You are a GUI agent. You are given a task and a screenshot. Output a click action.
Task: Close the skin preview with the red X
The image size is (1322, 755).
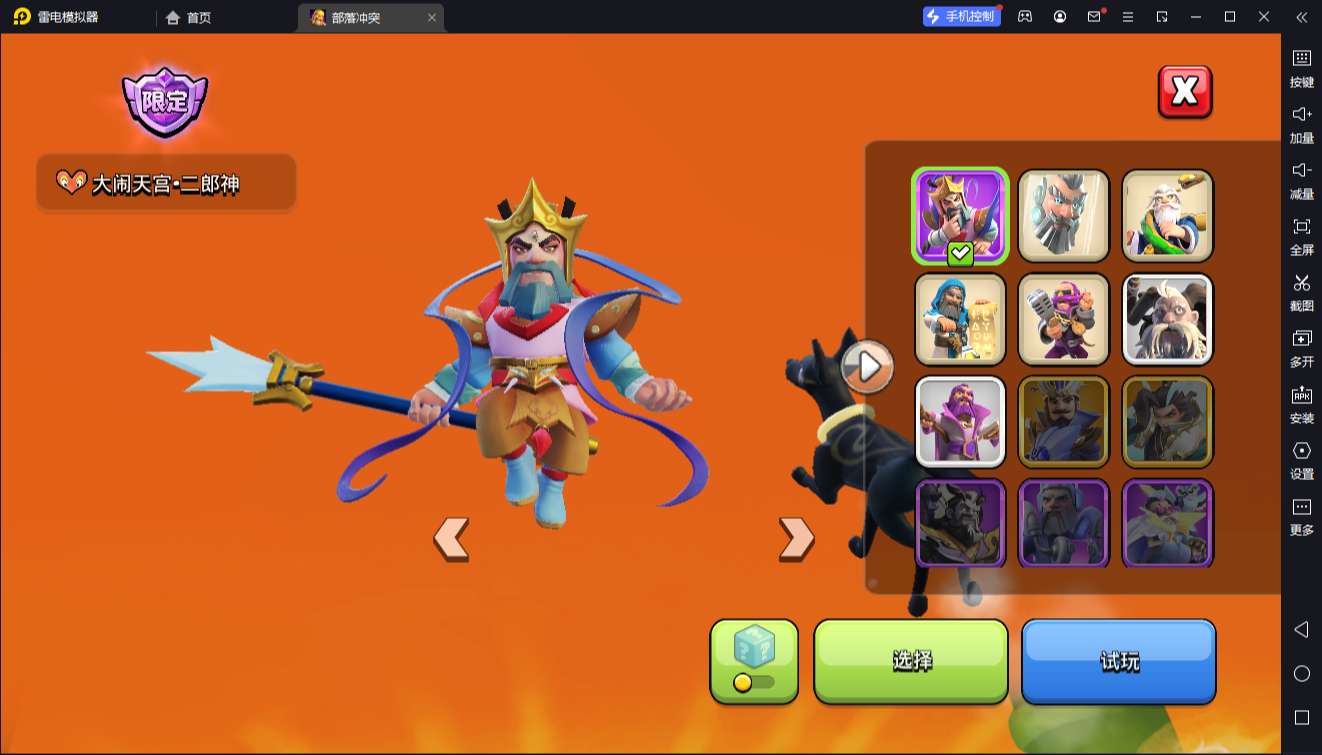click(1185, 92)
